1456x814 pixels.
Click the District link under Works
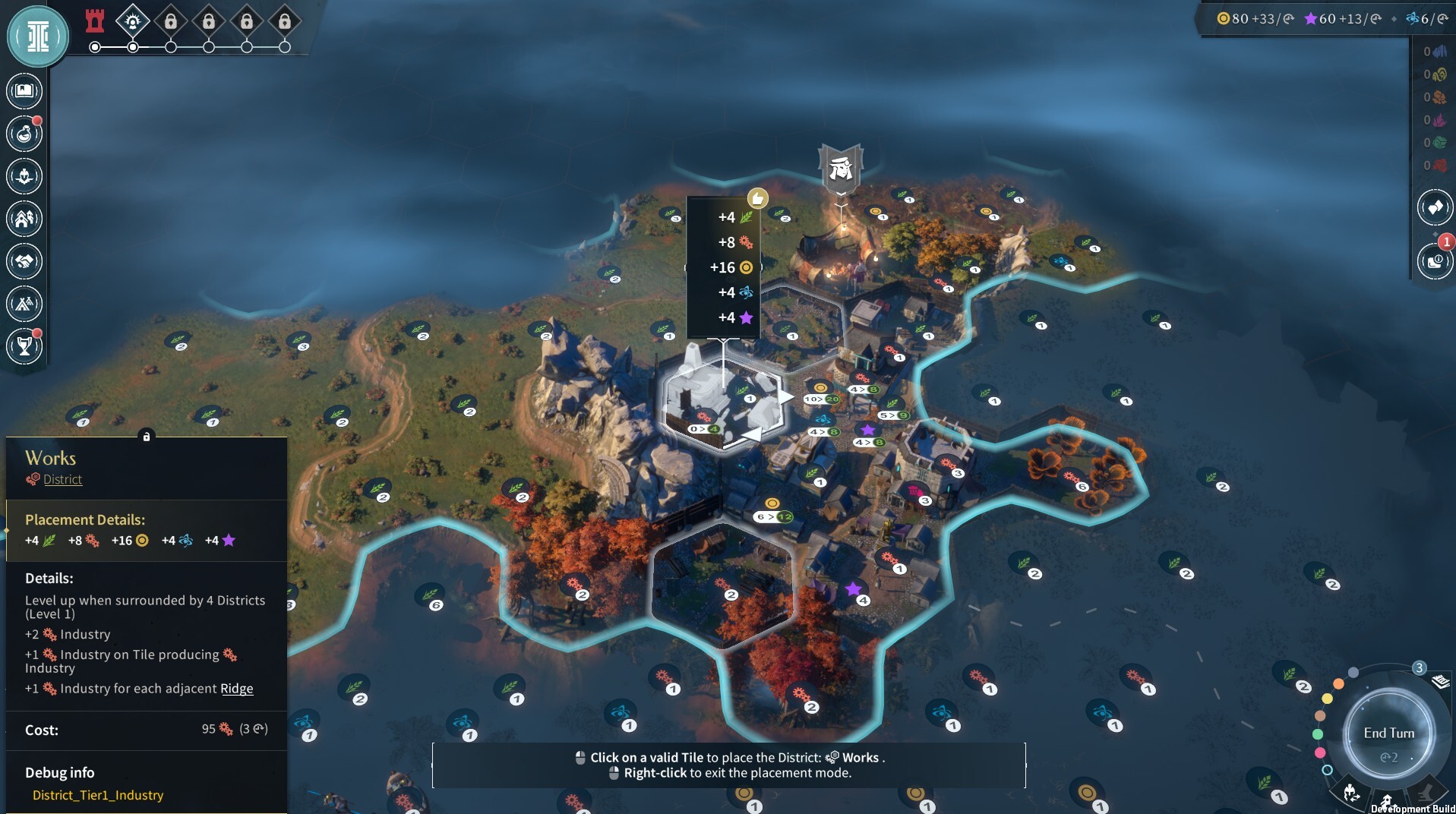coord(62,479)
